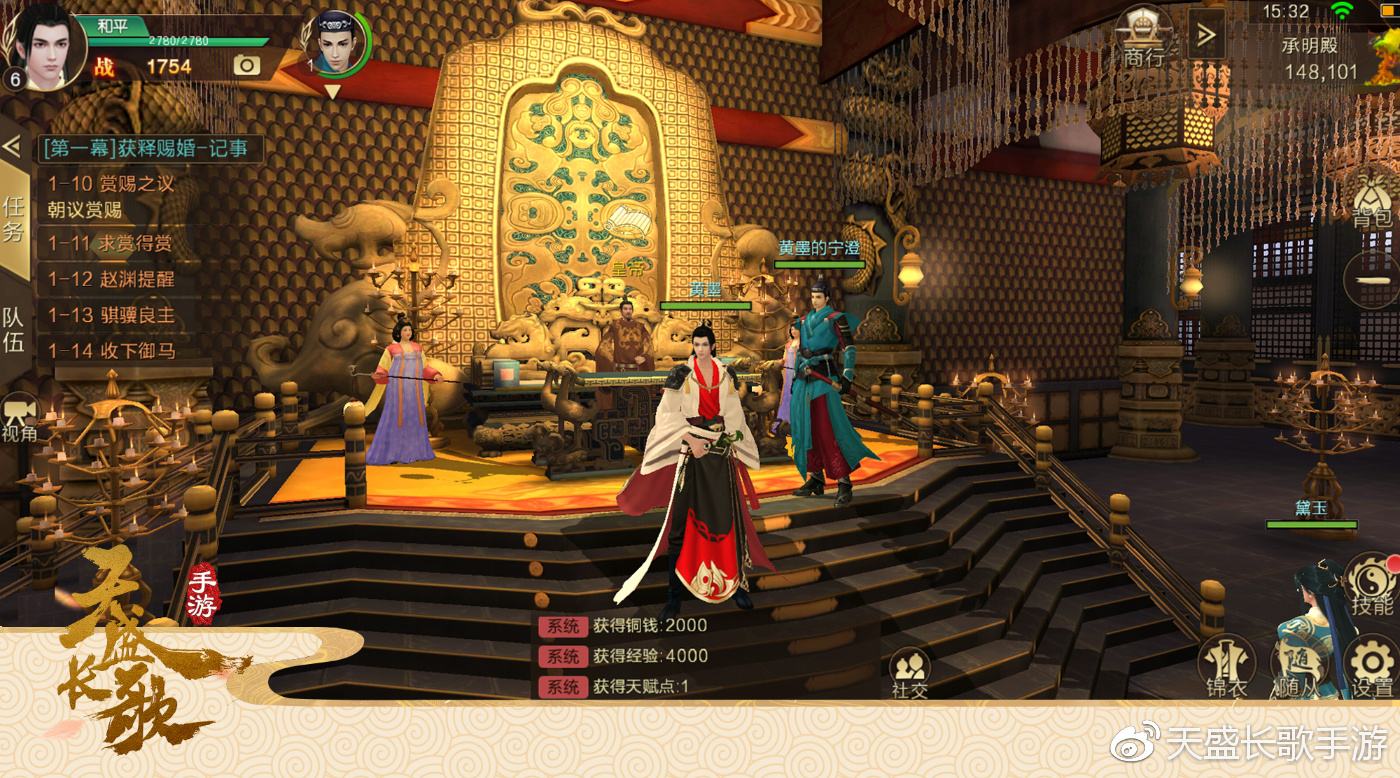Switch to the 队伍 team tab
The height and width of the screenshot is (778, 1400).
click(14, 330)
